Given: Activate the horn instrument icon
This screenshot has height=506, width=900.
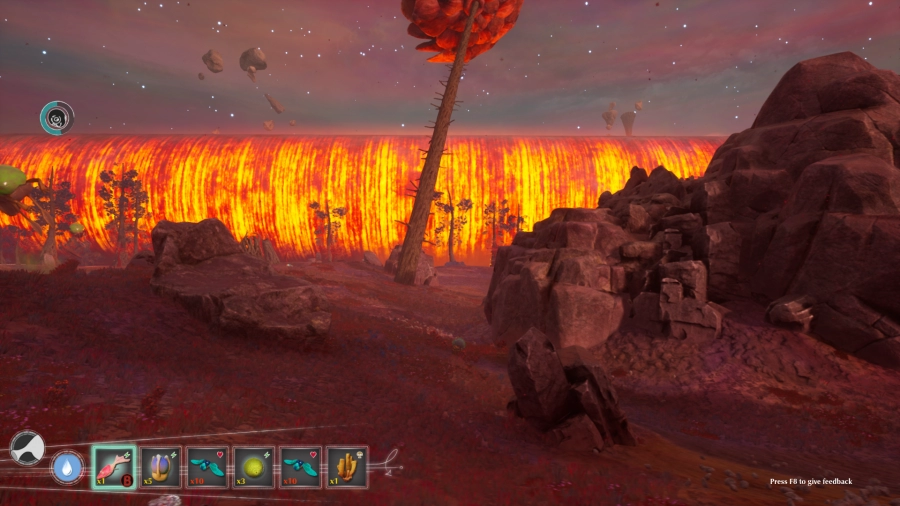Looking at the screenshot, I should point(27,447).
